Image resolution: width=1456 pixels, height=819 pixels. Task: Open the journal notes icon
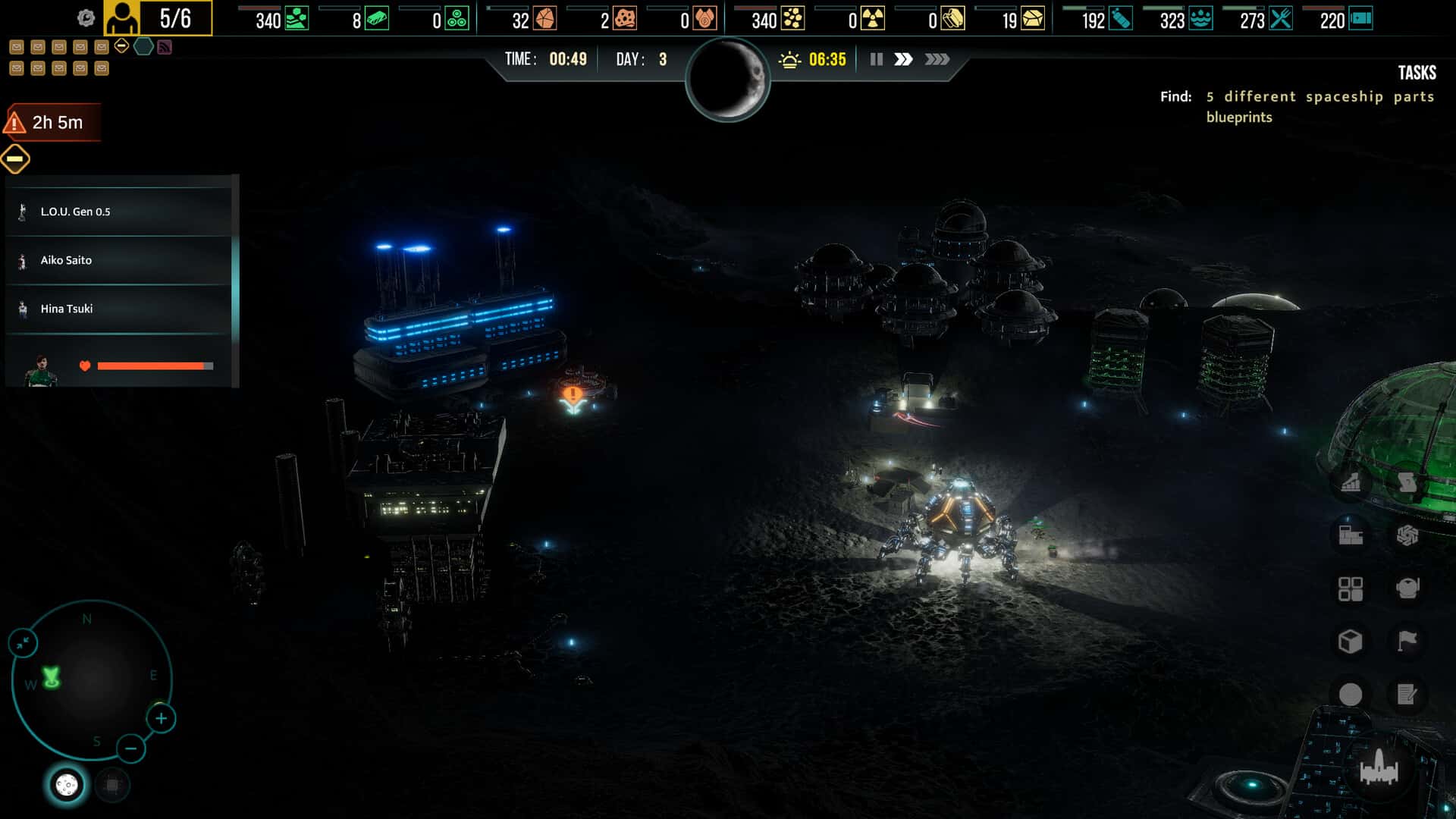point(1406,692)
